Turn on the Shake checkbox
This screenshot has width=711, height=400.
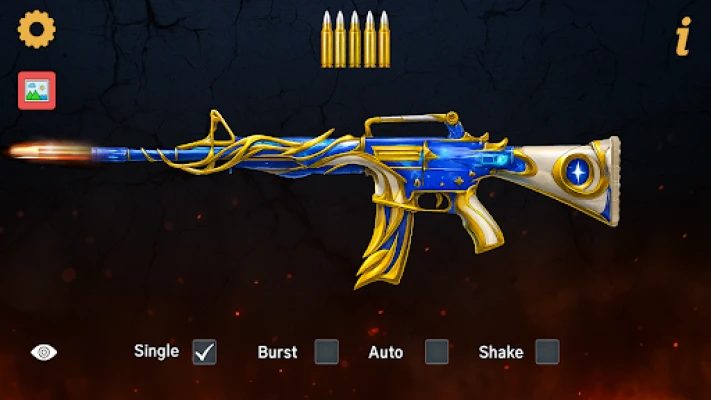coord(547,352)
